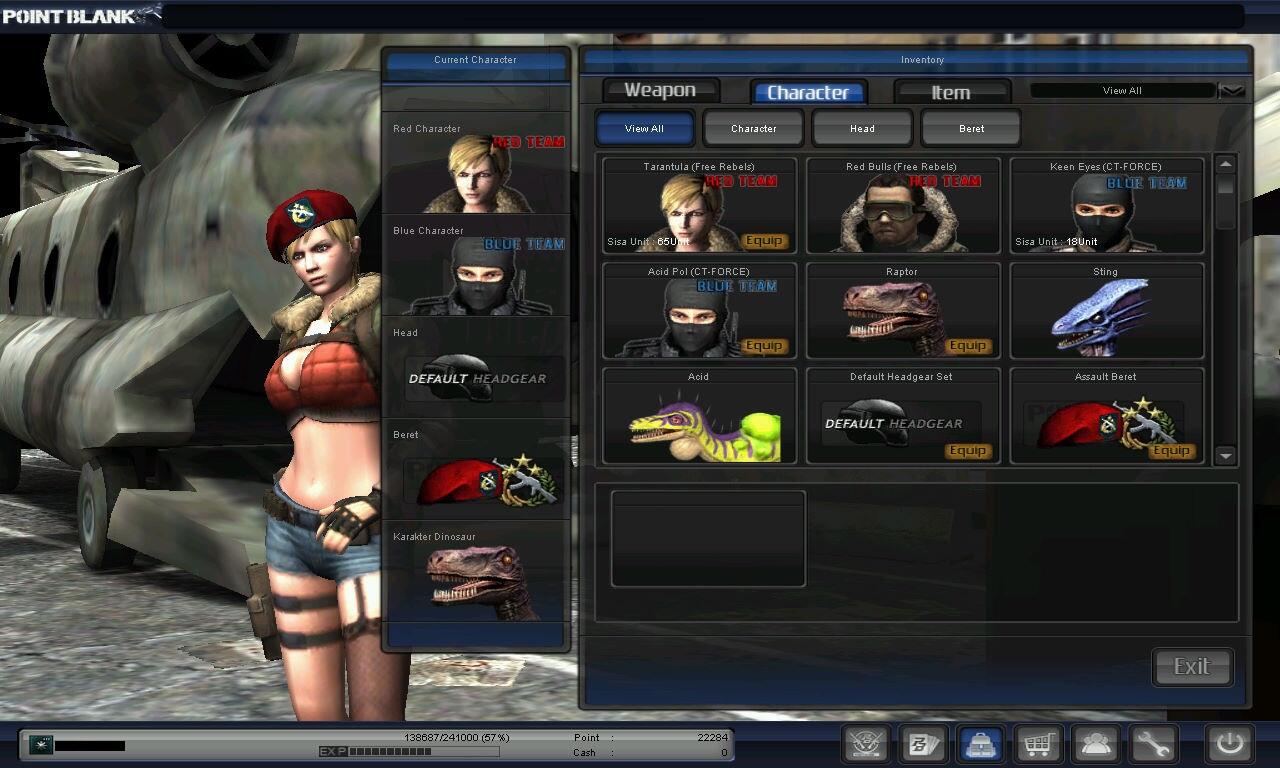Select the Red Bulls character card
This screenshot has height=768, width=1280.
pos(902,206)
